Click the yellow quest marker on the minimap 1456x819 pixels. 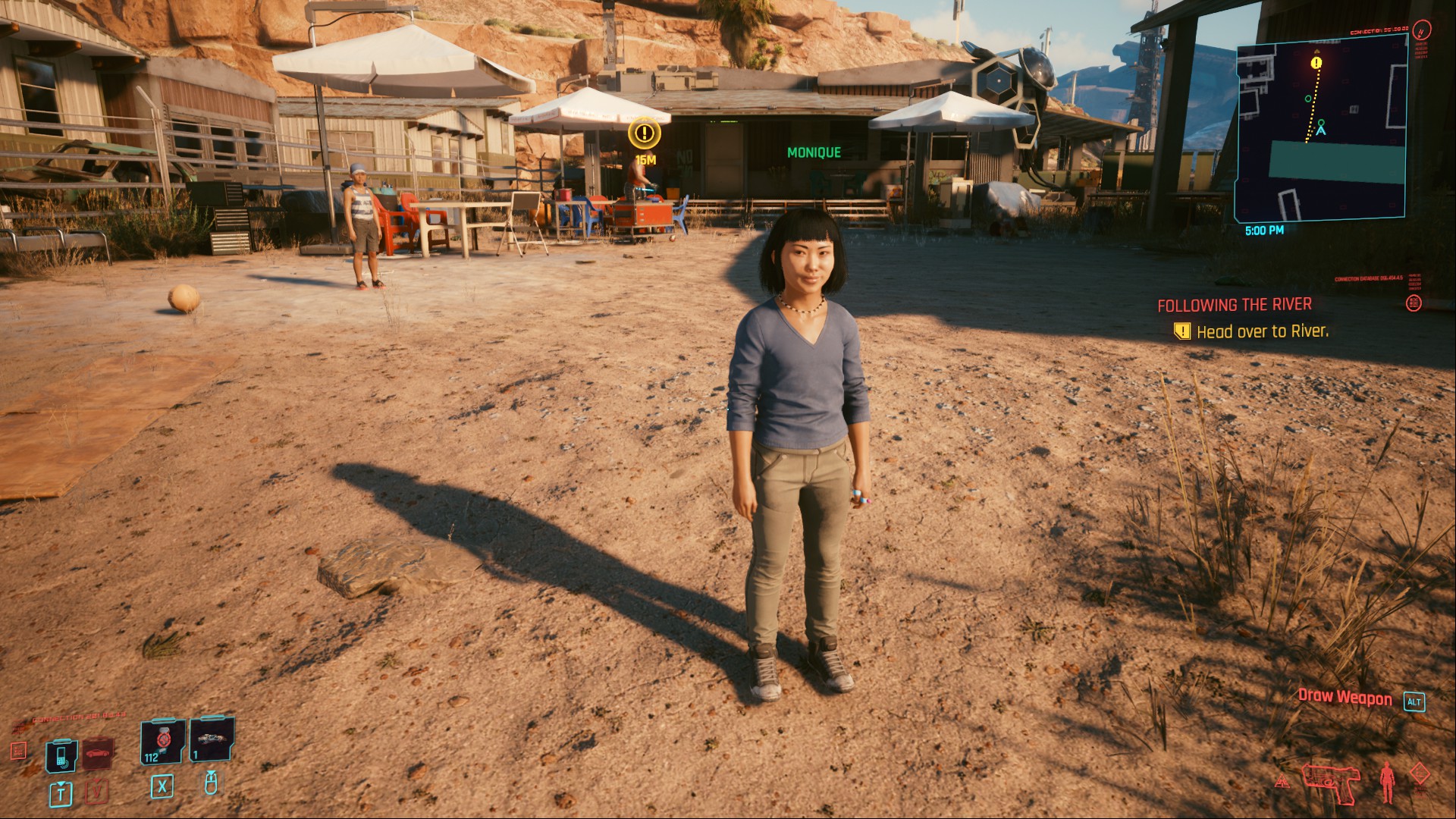(x=1316, y=63)
